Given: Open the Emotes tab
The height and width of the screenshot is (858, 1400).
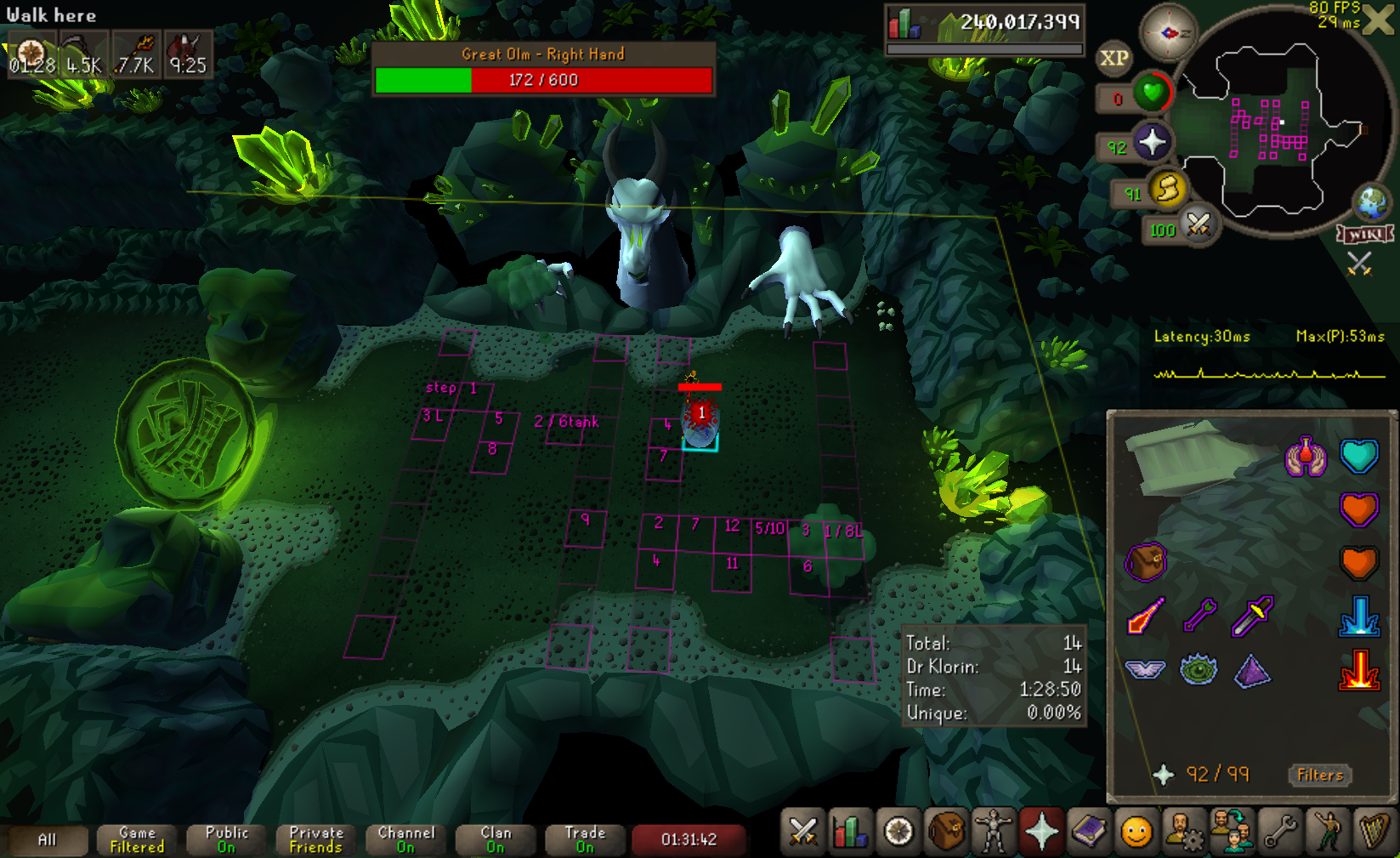Looking at the screenshot, I should point(1136,832).
